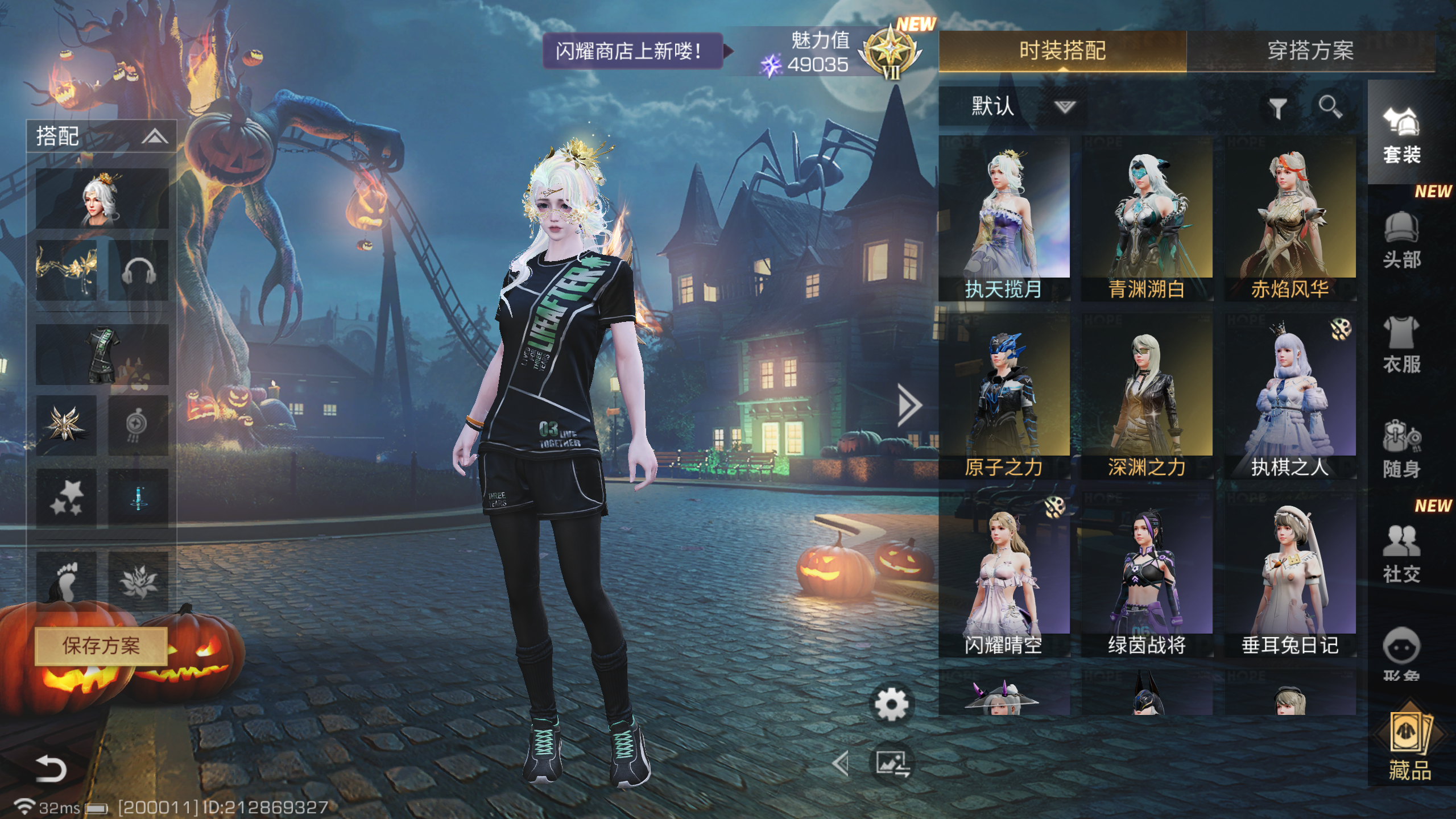Save outfit with 保存方案 button
This screenshot has width=1456, height=819.
click(101, 646)
